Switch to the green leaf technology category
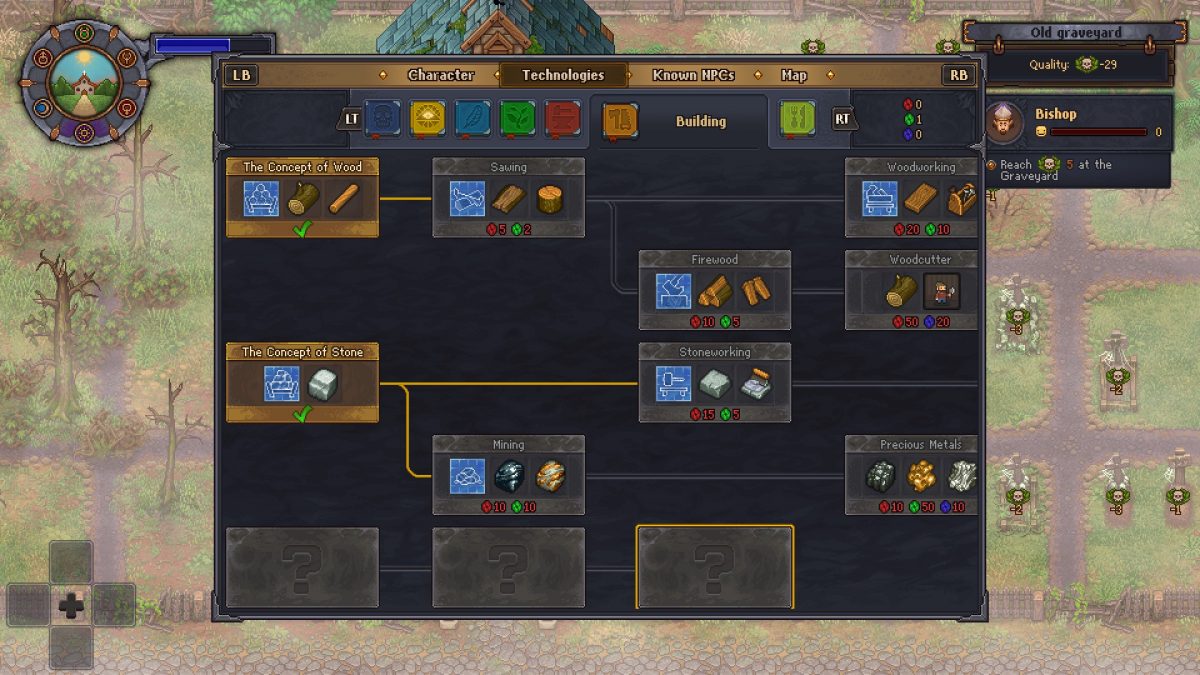 coord(518,119)
